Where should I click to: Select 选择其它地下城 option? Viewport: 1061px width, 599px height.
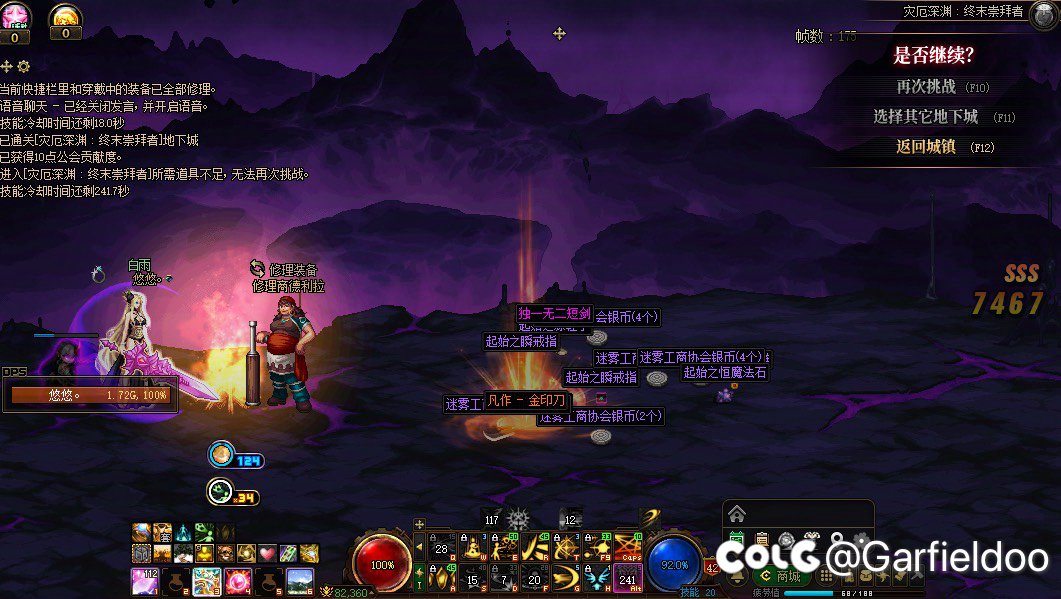pyautogui.click(x=926, y=117)
